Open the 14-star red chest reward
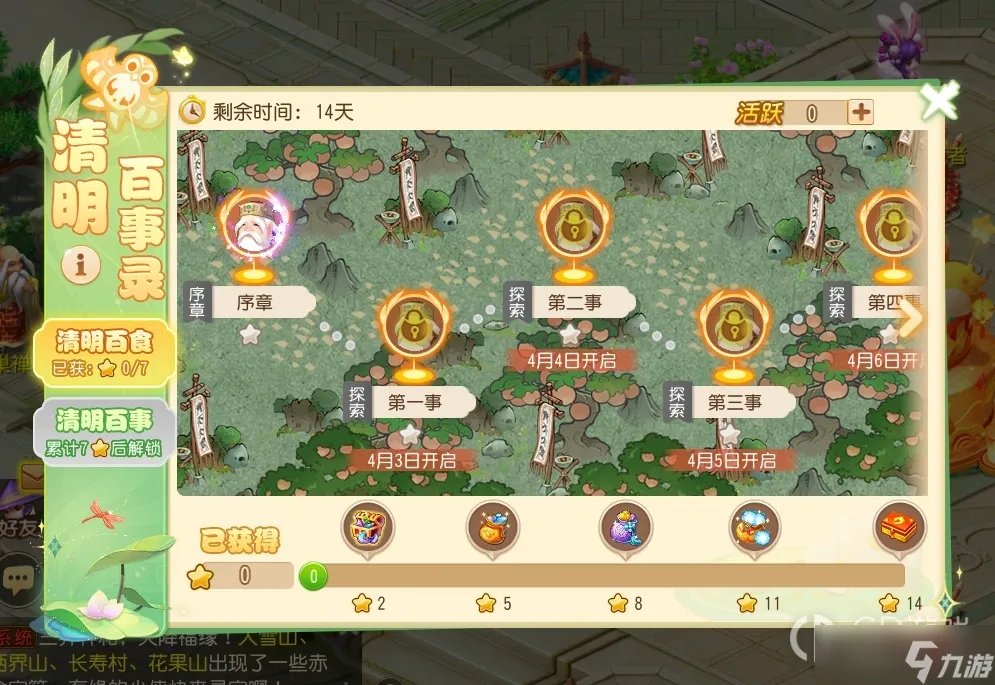The image size is (995, 685). point(898,526)
